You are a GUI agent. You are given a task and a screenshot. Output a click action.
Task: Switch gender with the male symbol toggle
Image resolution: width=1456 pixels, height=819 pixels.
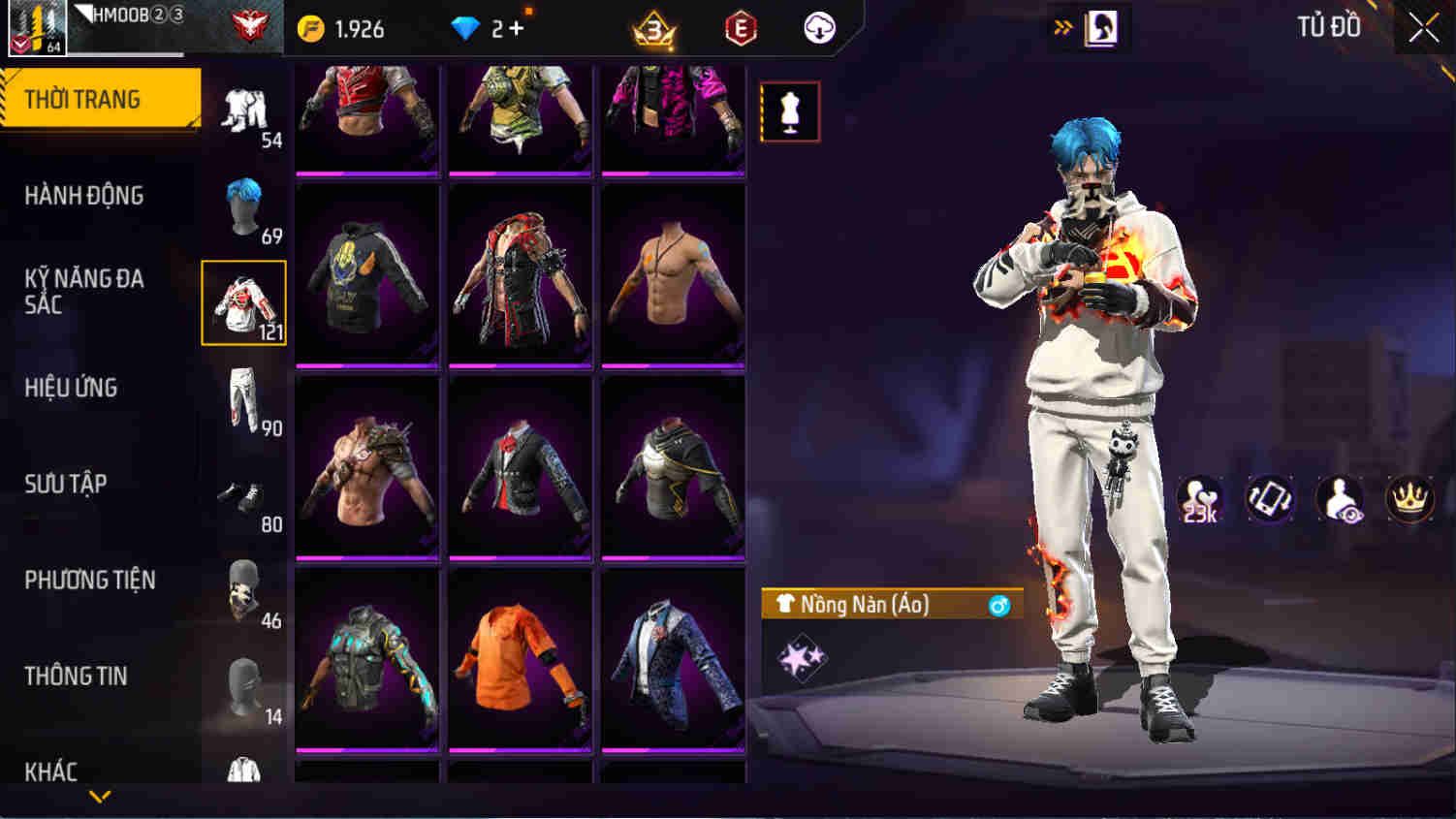tap(1000, 606)
